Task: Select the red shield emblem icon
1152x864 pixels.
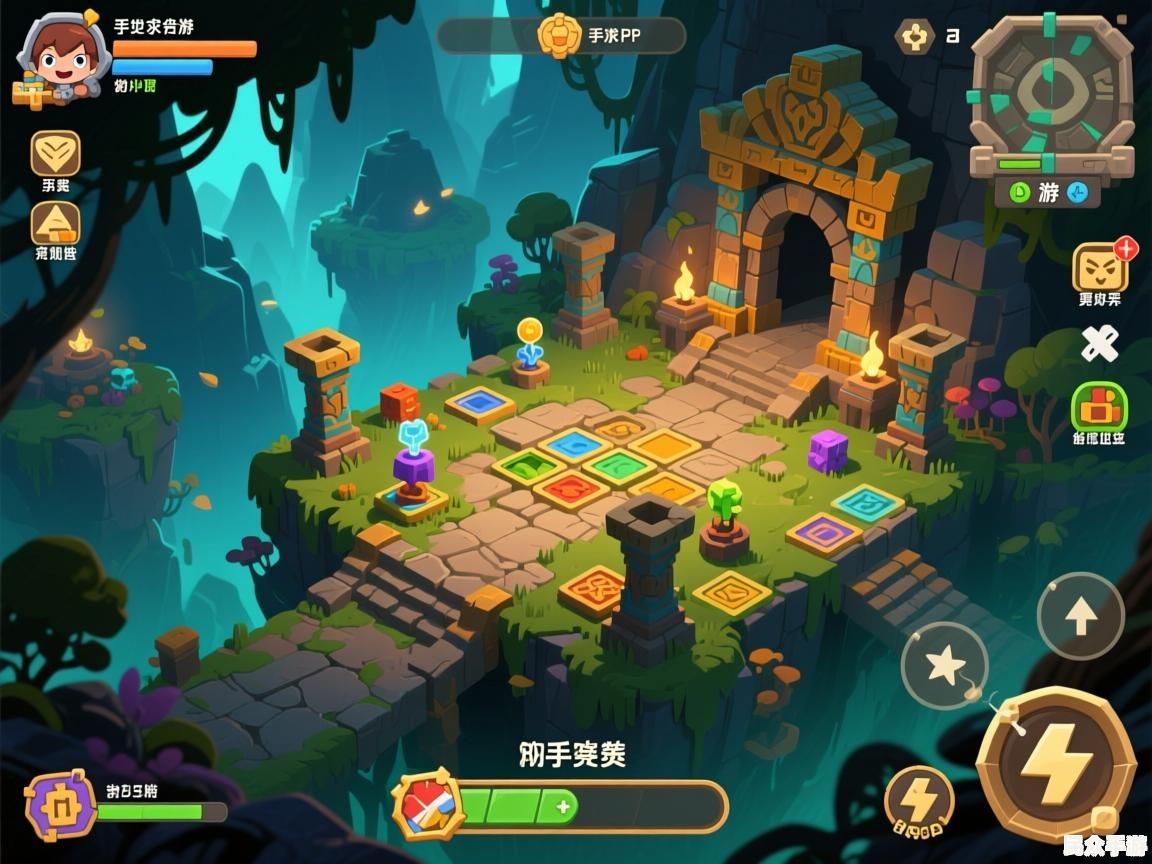Action: click(x=427, y=806)
